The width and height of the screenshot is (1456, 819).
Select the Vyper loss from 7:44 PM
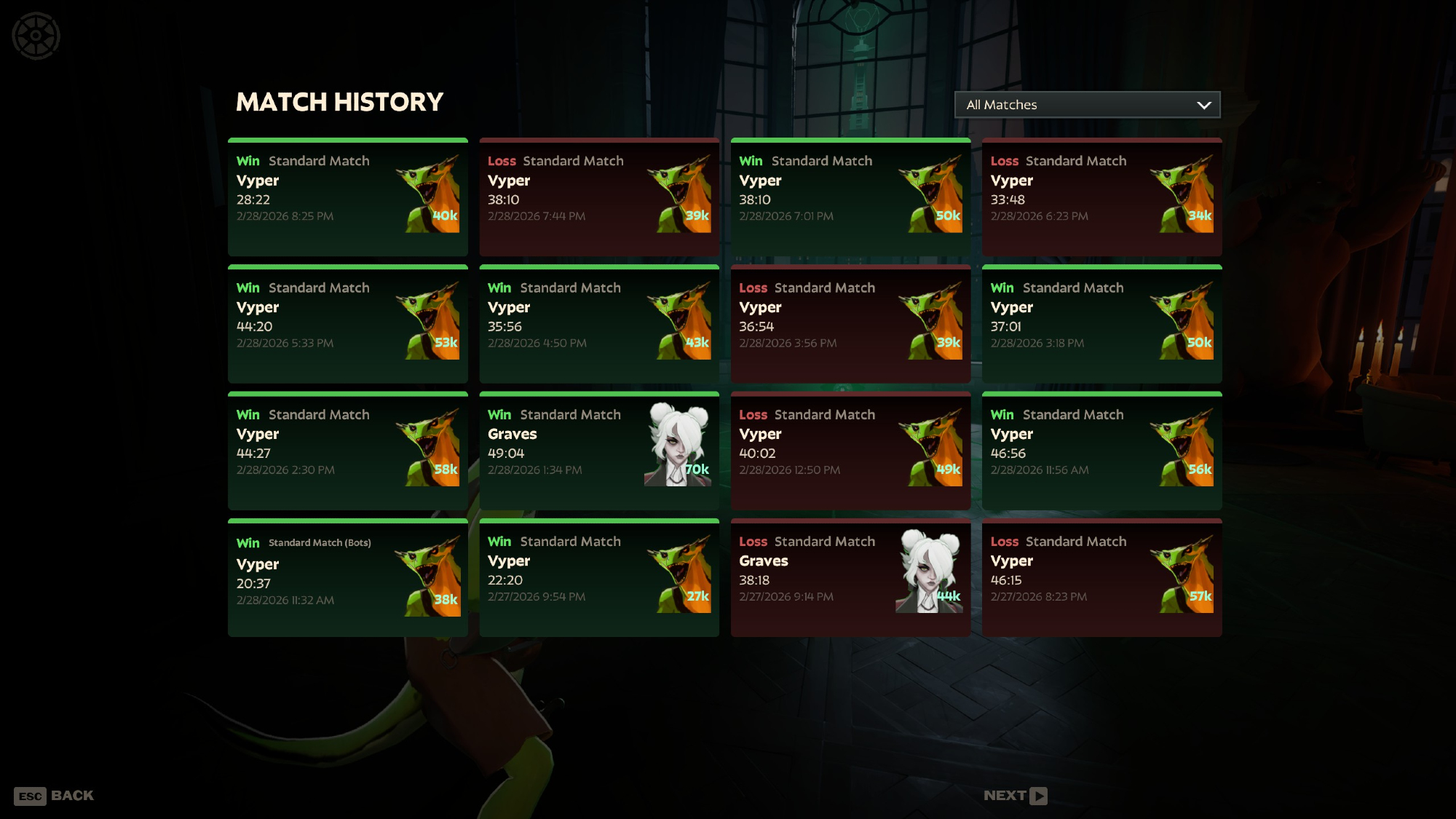click(x=598, y=197)
